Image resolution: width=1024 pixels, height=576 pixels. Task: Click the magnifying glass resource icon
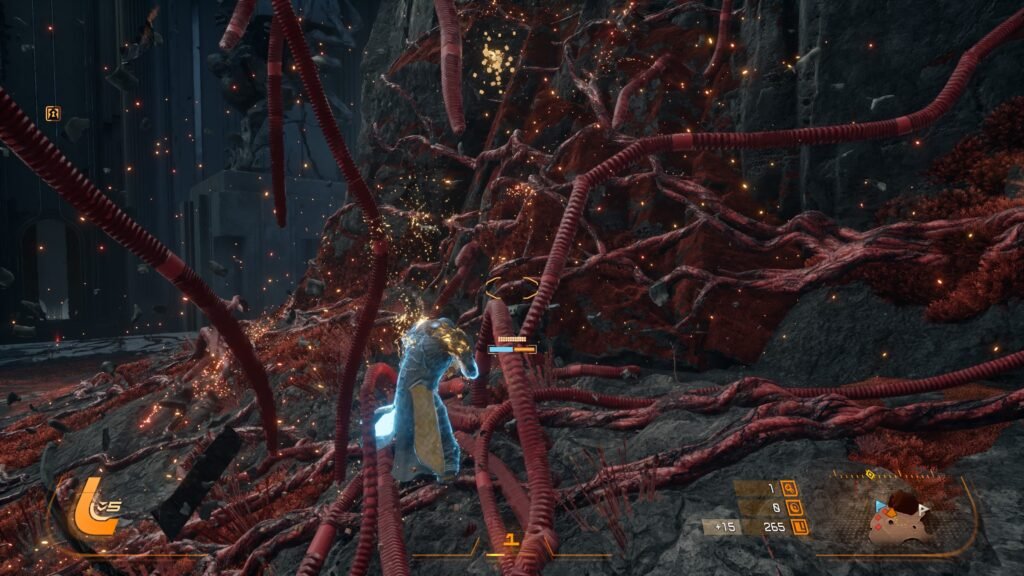point(790,489)
